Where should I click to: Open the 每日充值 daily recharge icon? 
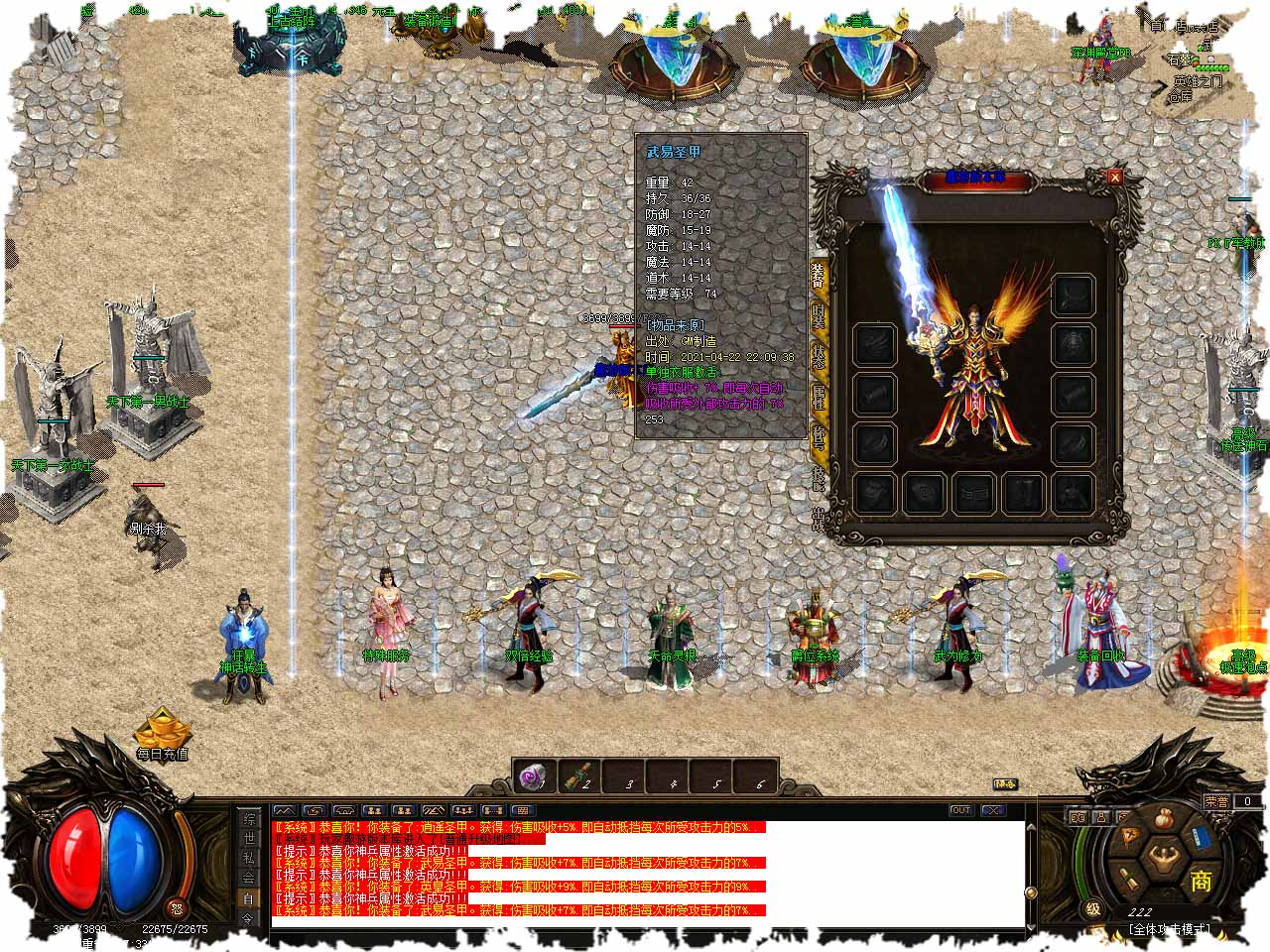(162, 735)
